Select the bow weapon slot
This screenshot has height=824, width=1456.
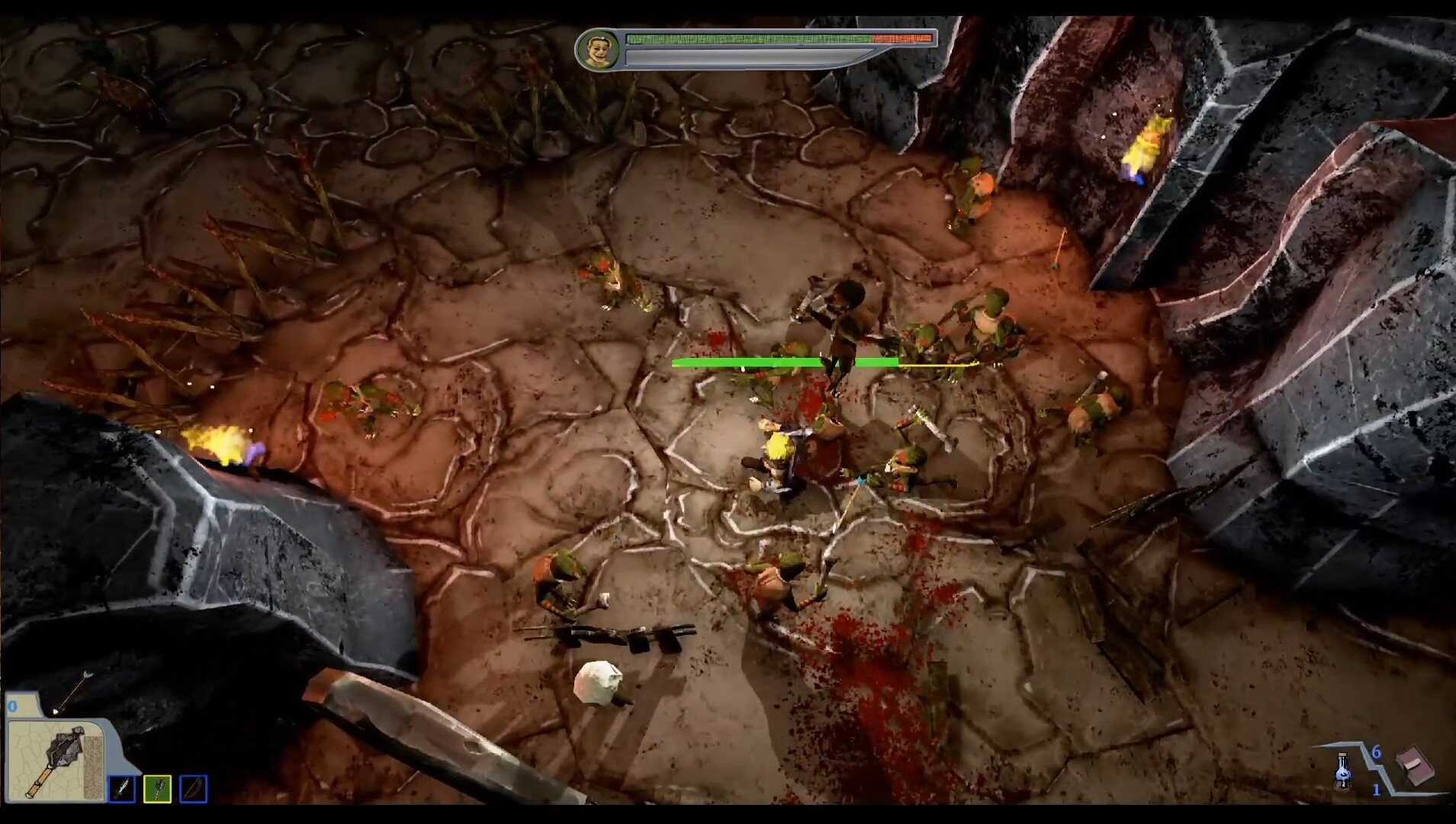coord(192,790)
